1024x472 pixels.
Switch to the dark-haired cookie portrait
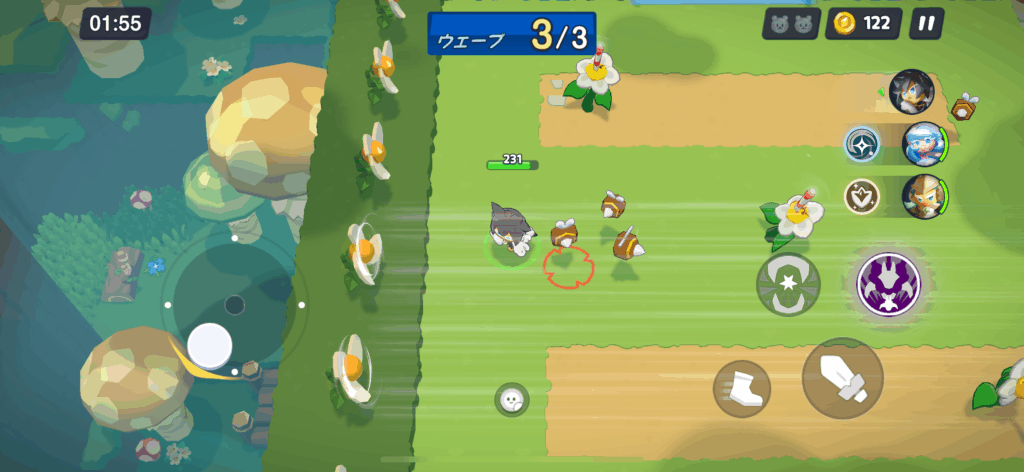pyautogui.click(x=911, y=91)
